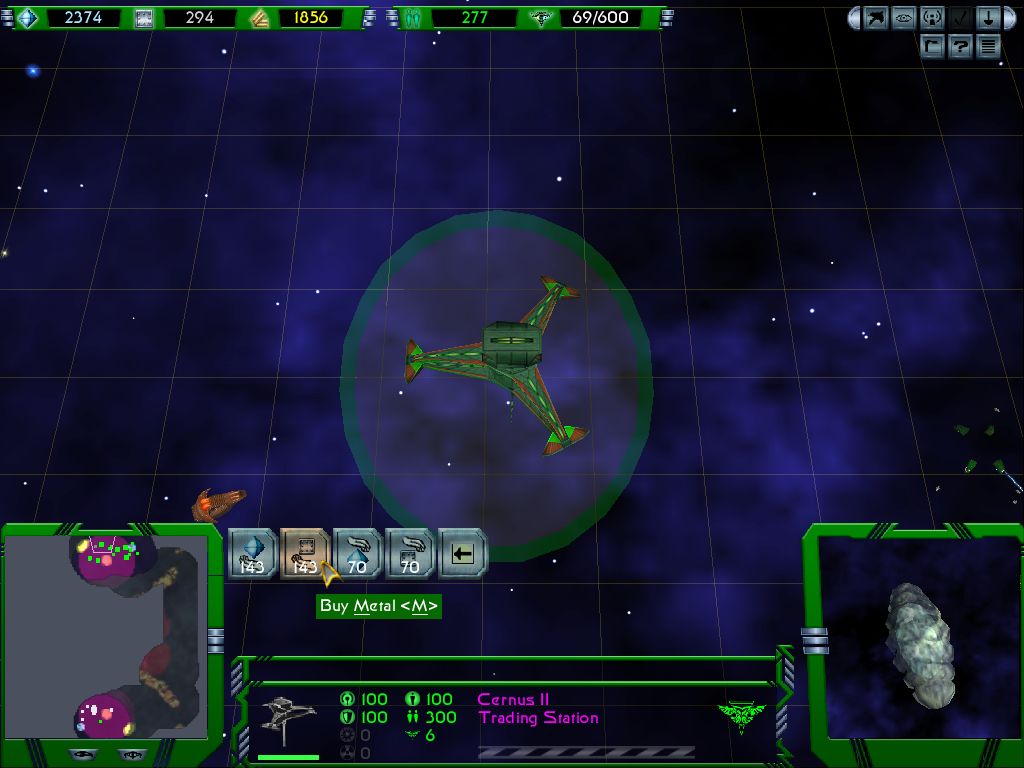
Task: Activate the communications signal icon
Action: click(x=932, y=18)
